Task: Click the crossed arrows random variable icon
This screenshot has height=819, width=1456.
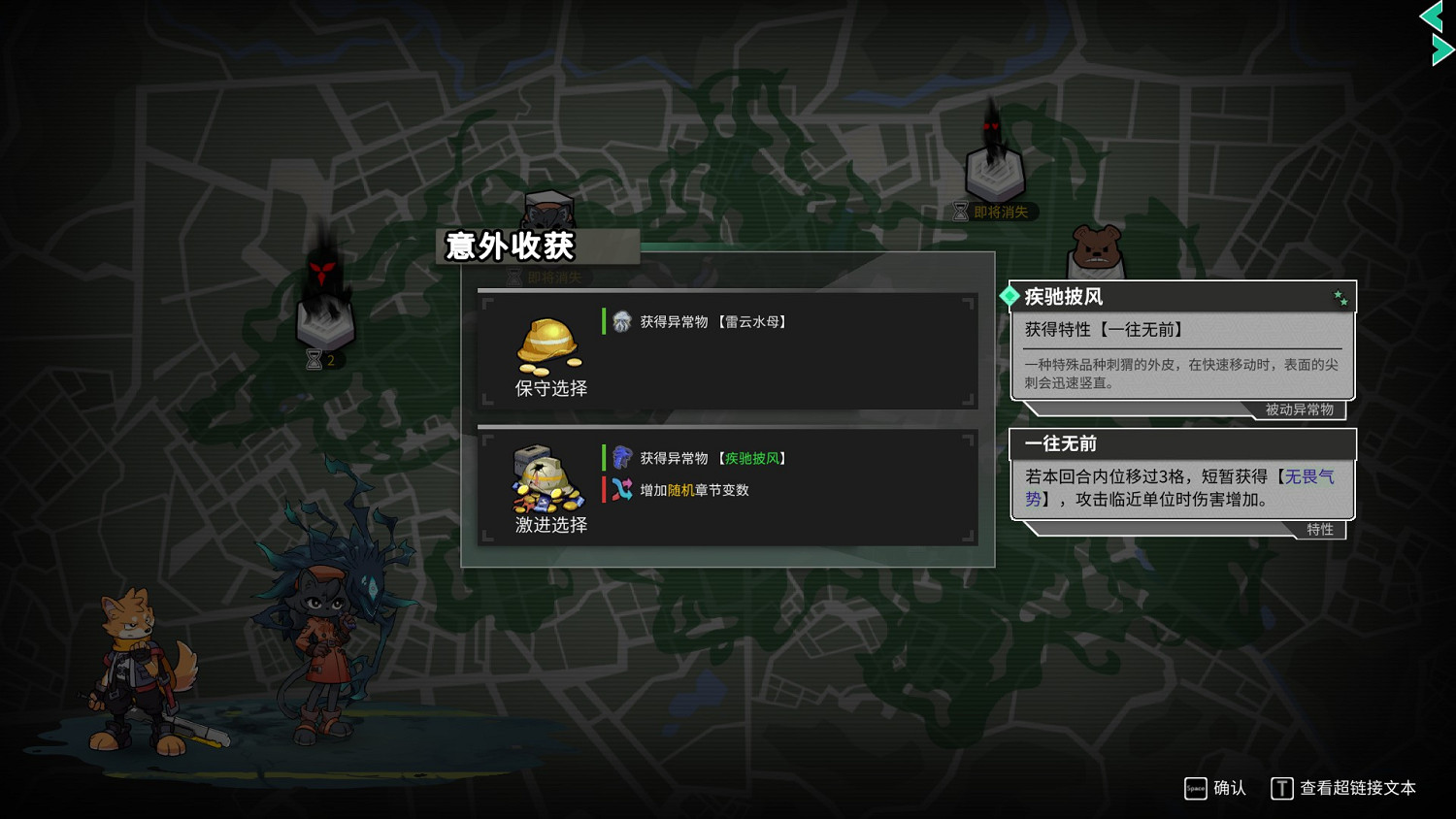Action: 620,490
